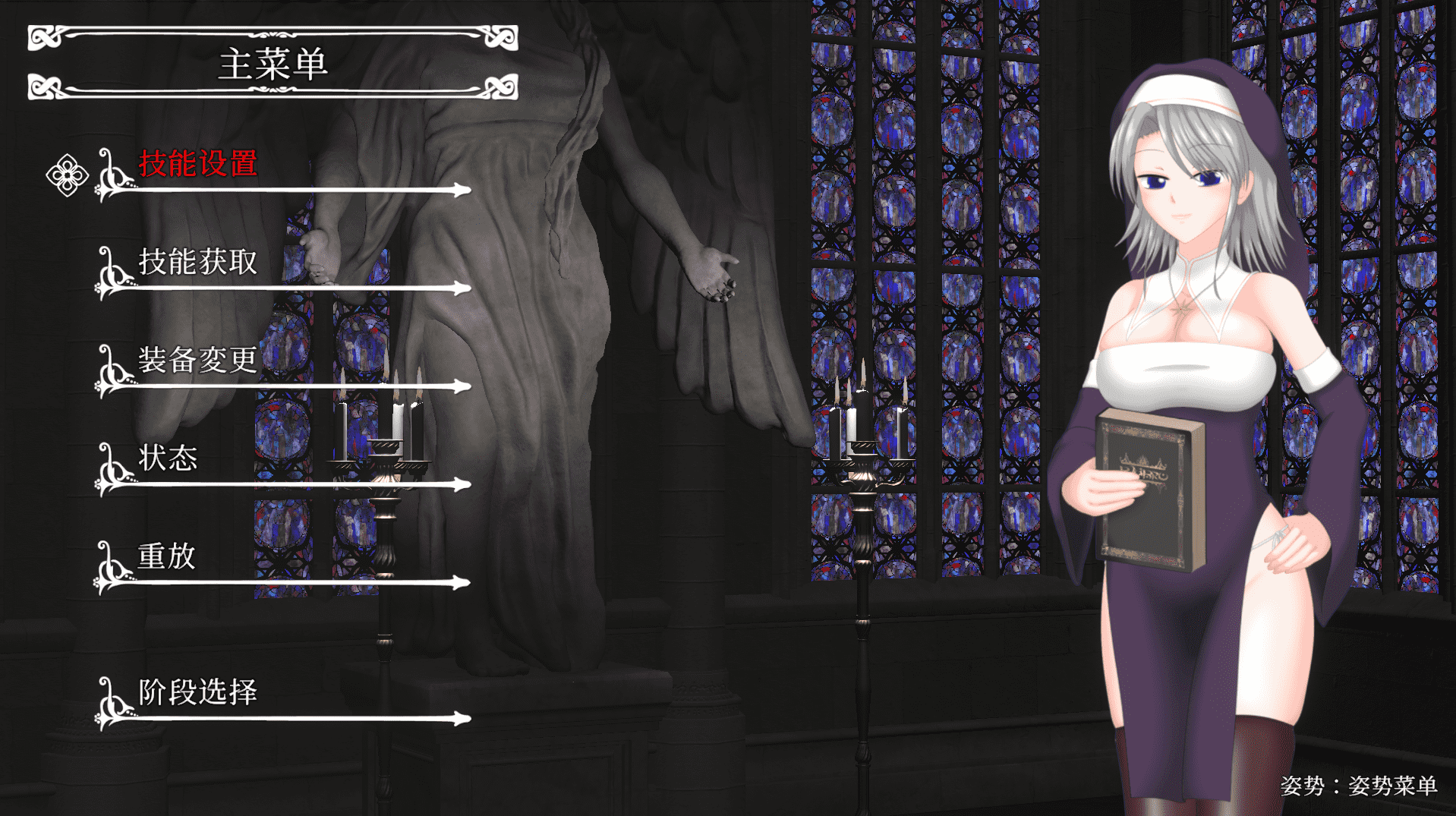Select 重放 to open replay
The height and width of the screenshot is (816, 1456).
click(x=167, y=558)
